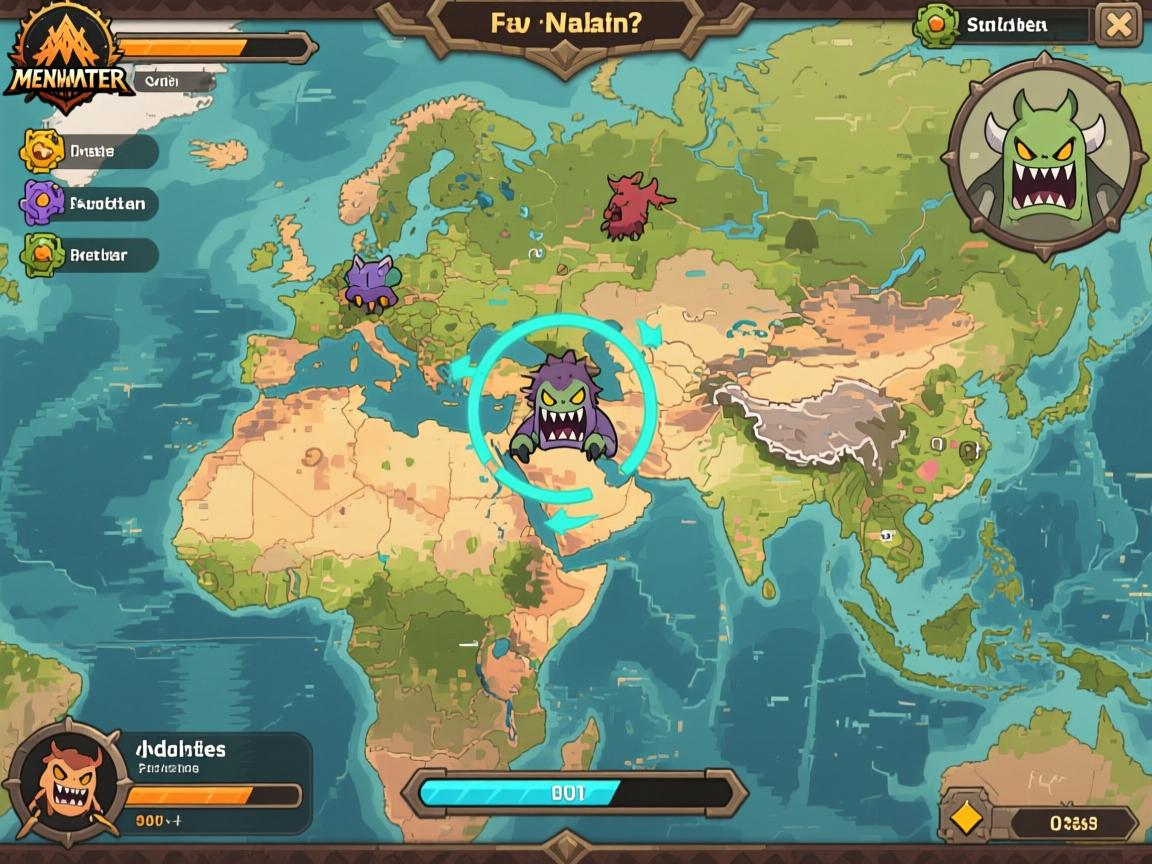Click the top center title banner
This screenshot has width=1152, height=864.
point(565,24)
